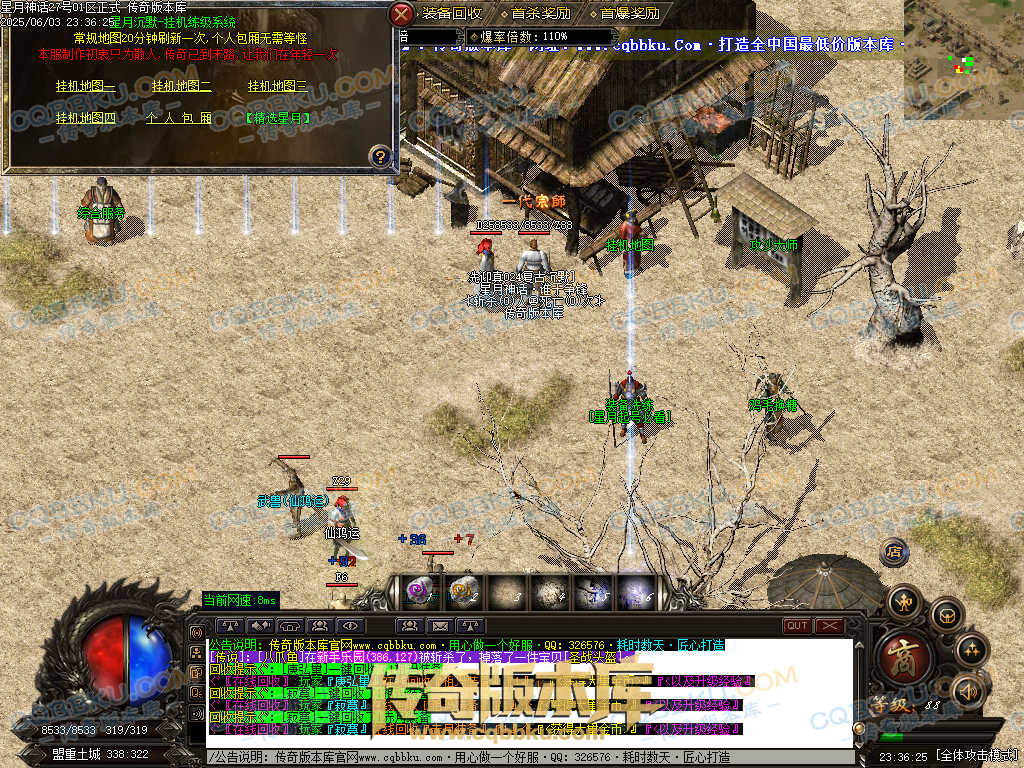1024x768 pixels.
Task: Close the idle-leveling dialog with the red X
Action: [x=401, y=14]
